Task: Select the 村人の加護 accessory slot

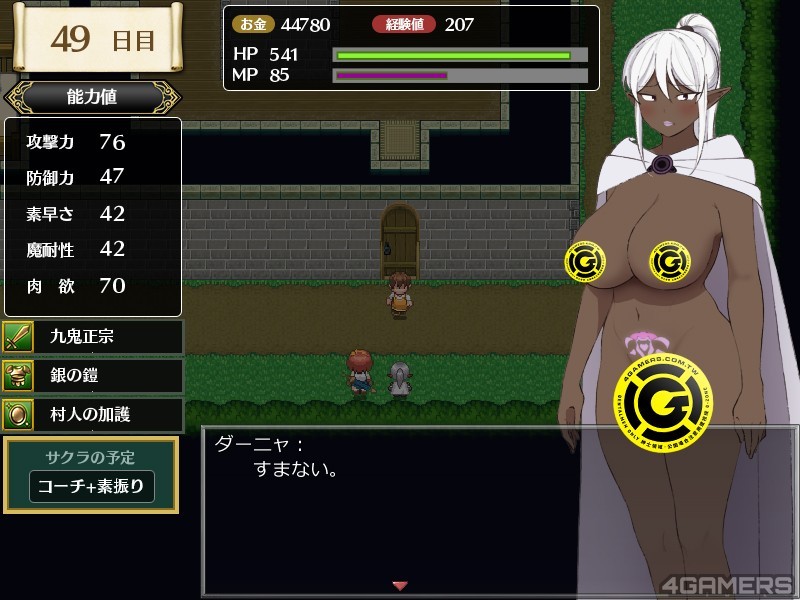Action: tap(92, 414)
